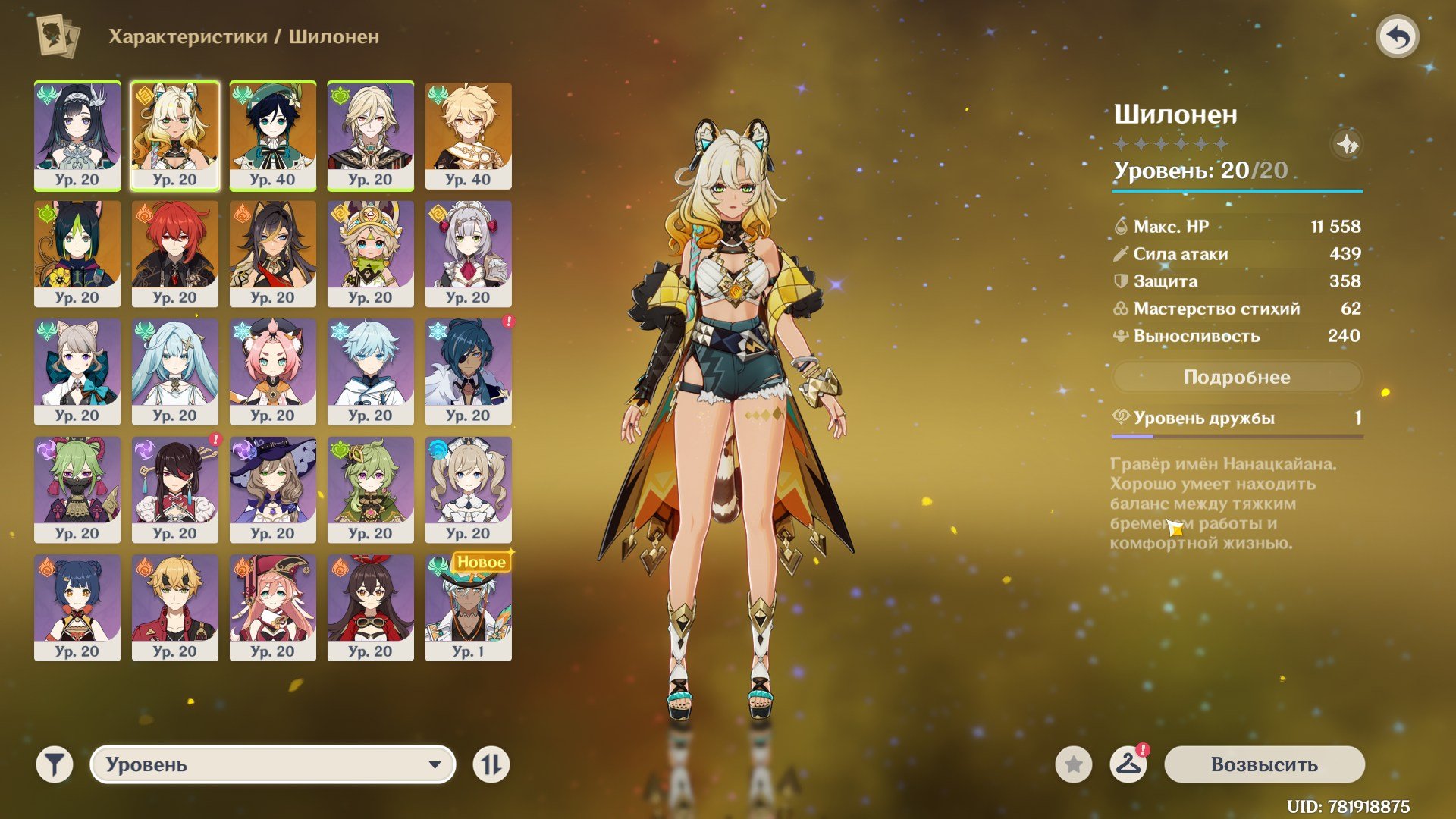Select Venti's portrait with green beret

[x=272, y=135]
